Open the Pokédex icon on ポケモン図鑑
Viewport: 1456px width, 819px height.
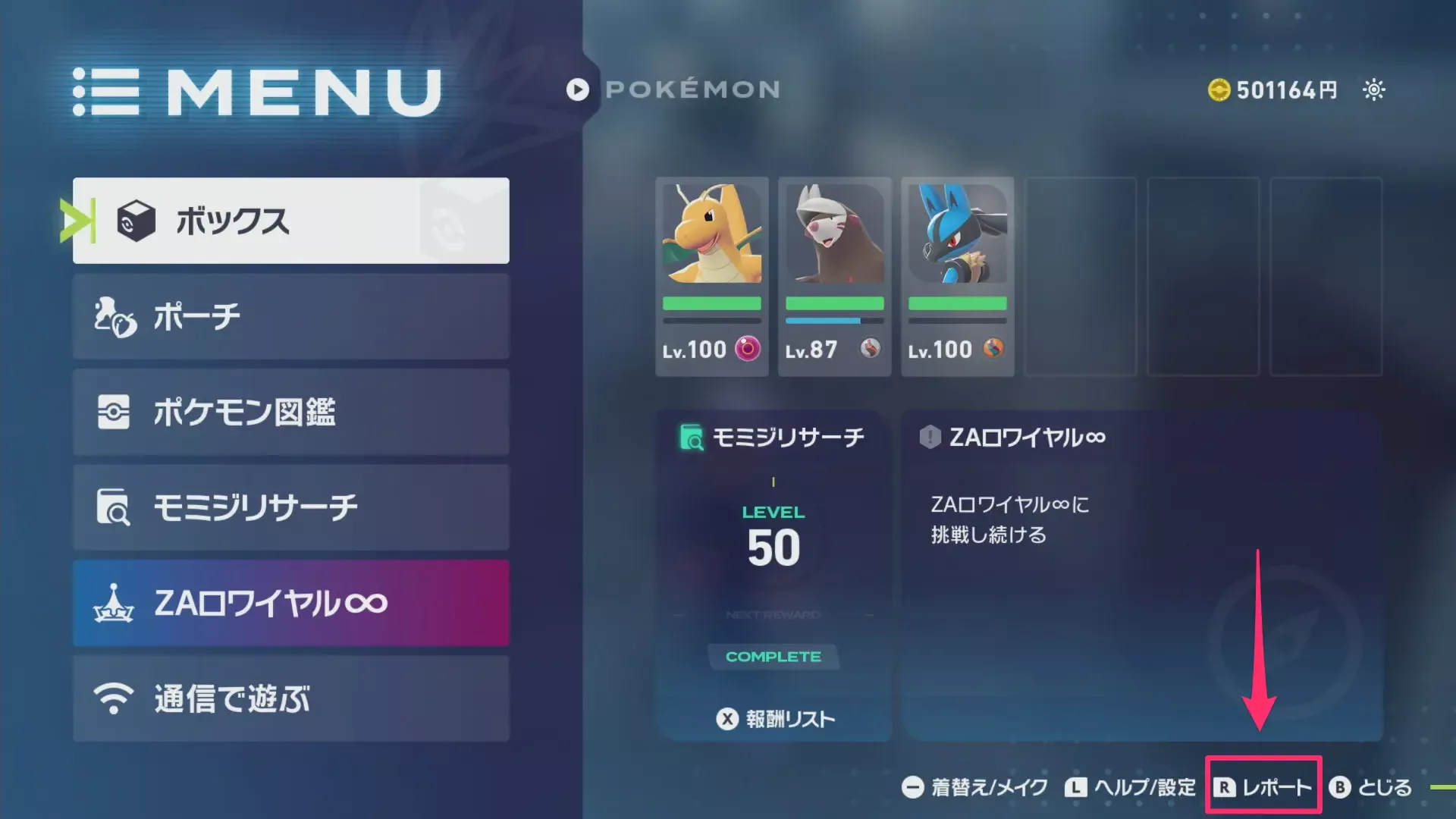click(114, 412)
